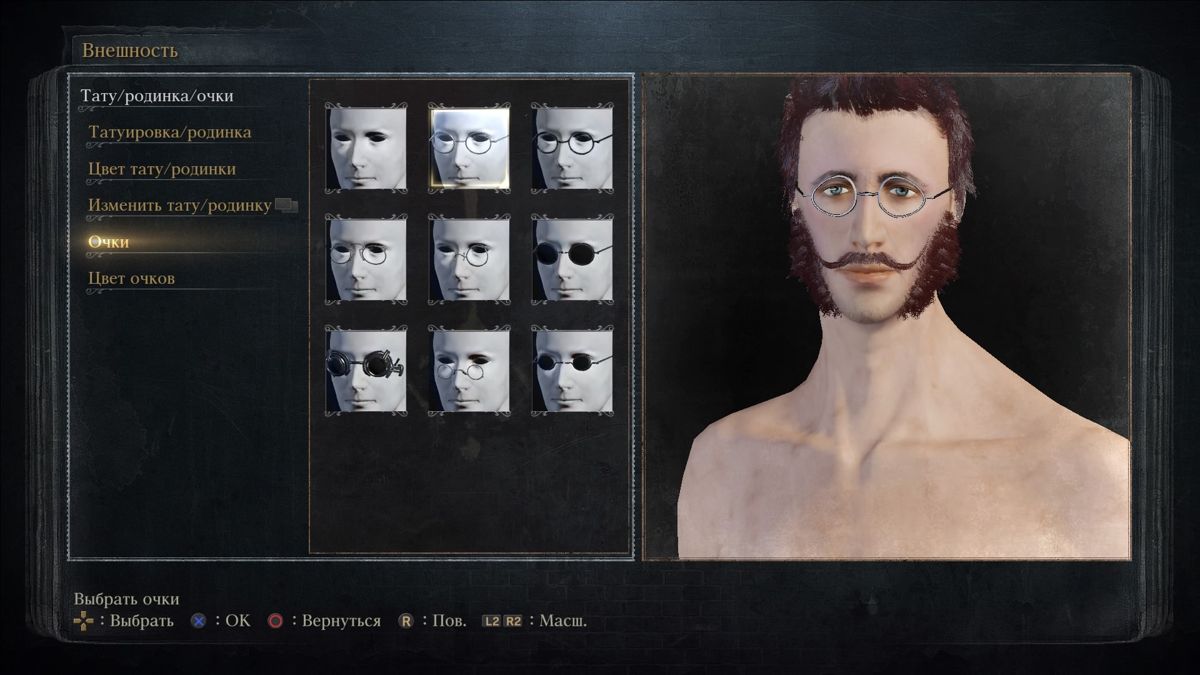The width and height of the screenshot is (1200, 675).
Task: Choose the small clear glasses low on nose
Action: click(x=469, y=369)
